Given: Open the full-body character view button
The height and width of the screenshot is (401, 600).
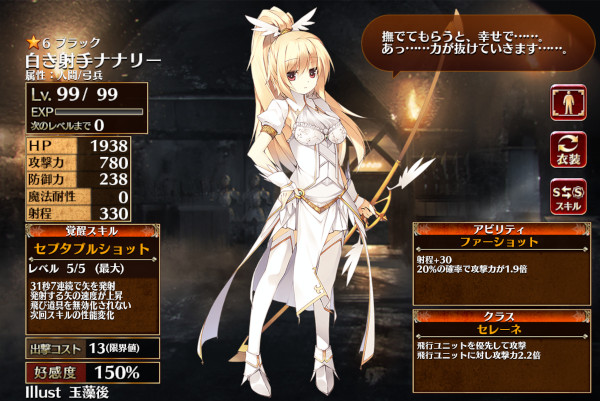Looking at the screenshot, I should pyautogui.click(x=567, y=103).
